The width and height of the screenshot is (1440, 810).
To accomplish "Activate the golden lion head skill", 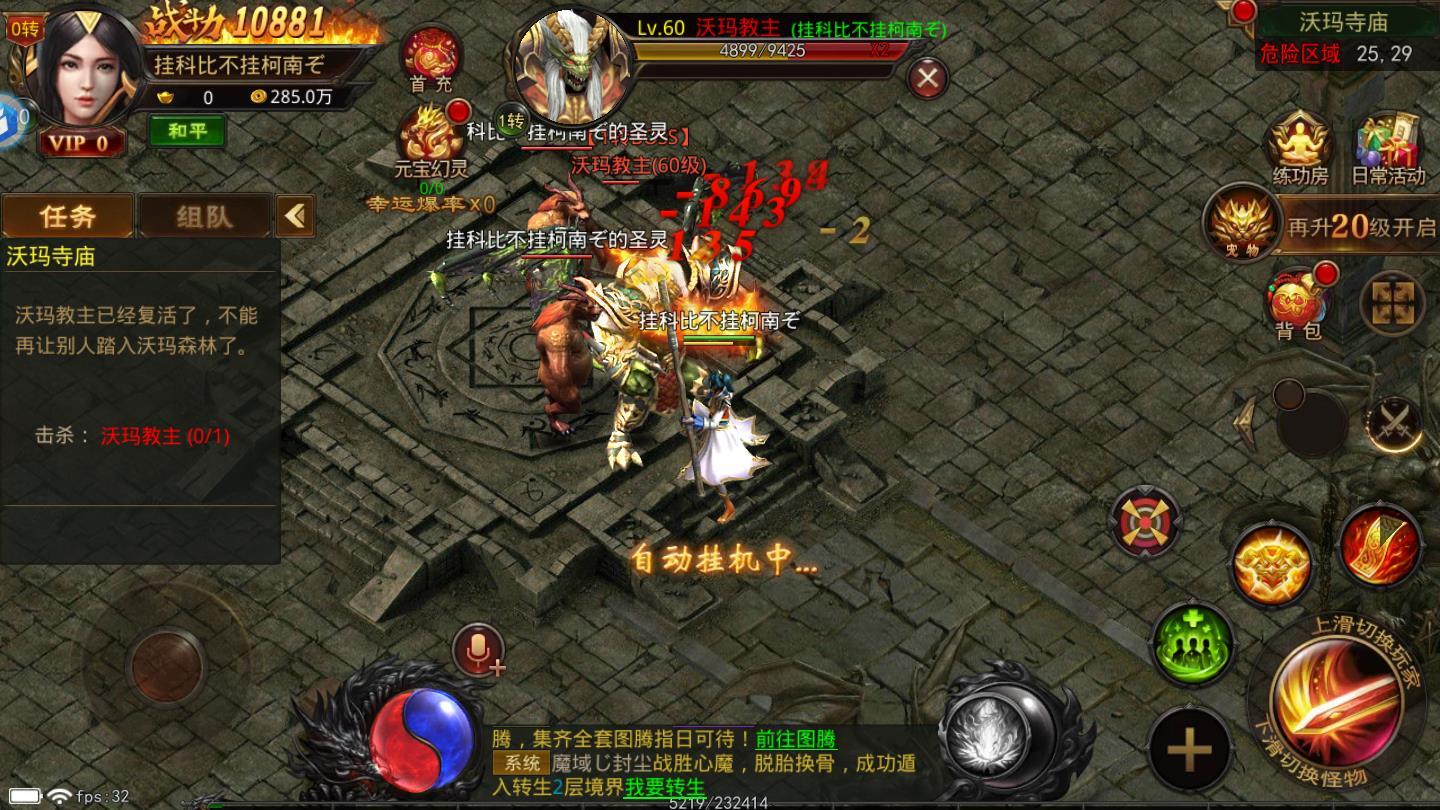I will tap(1272, 565).
